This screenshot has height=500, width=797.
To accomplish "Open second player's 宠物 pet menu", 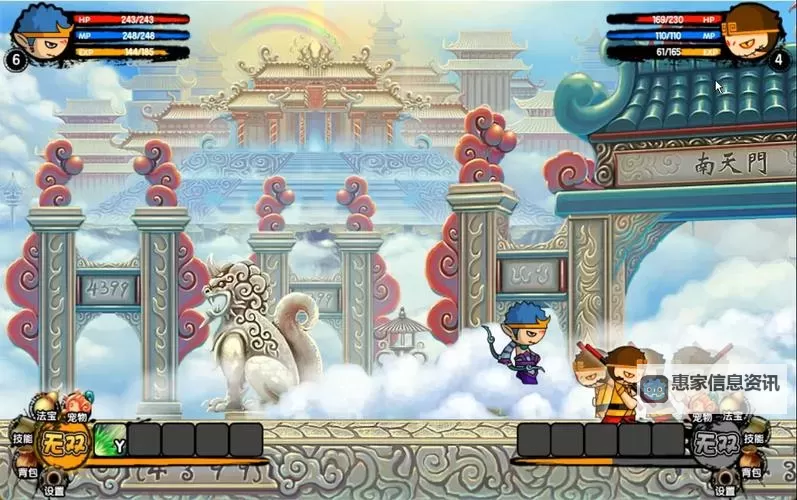I will (702, 414).
